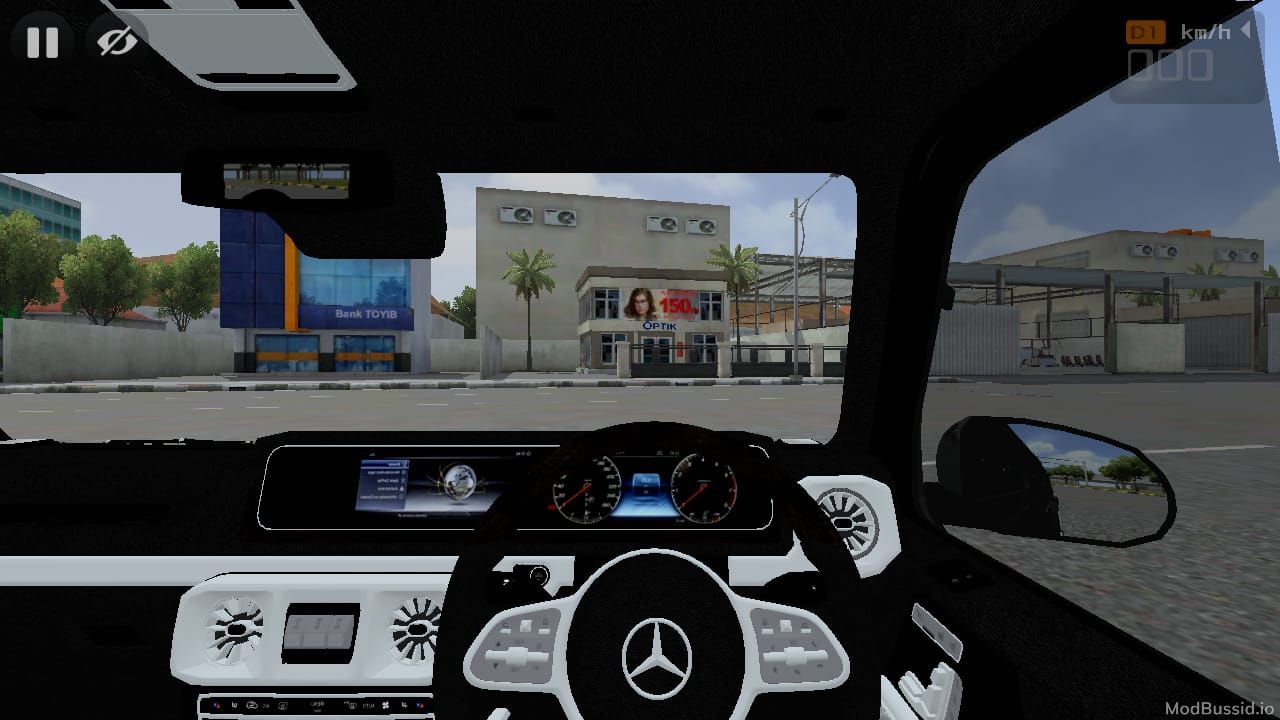Tap the globe graphic on the infotainment display
This screenshot has height=720, width=1280.
(x=460, y=483)
